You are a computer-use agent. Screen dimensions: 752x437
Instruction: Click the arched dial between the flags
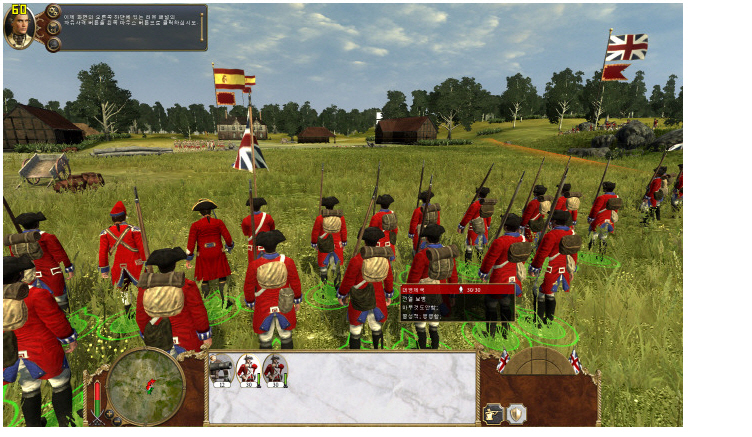coord(539,362)
